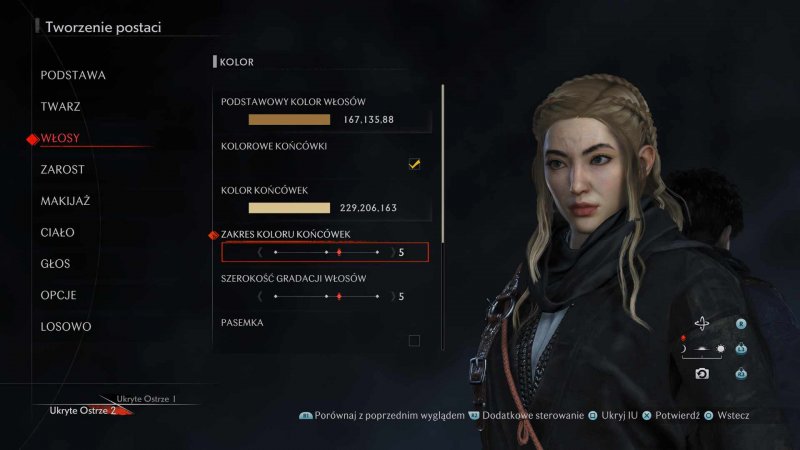Viewport: 800px width, 450px height.
Task: Go to the Makijaż category
Action: pos(65,201)
